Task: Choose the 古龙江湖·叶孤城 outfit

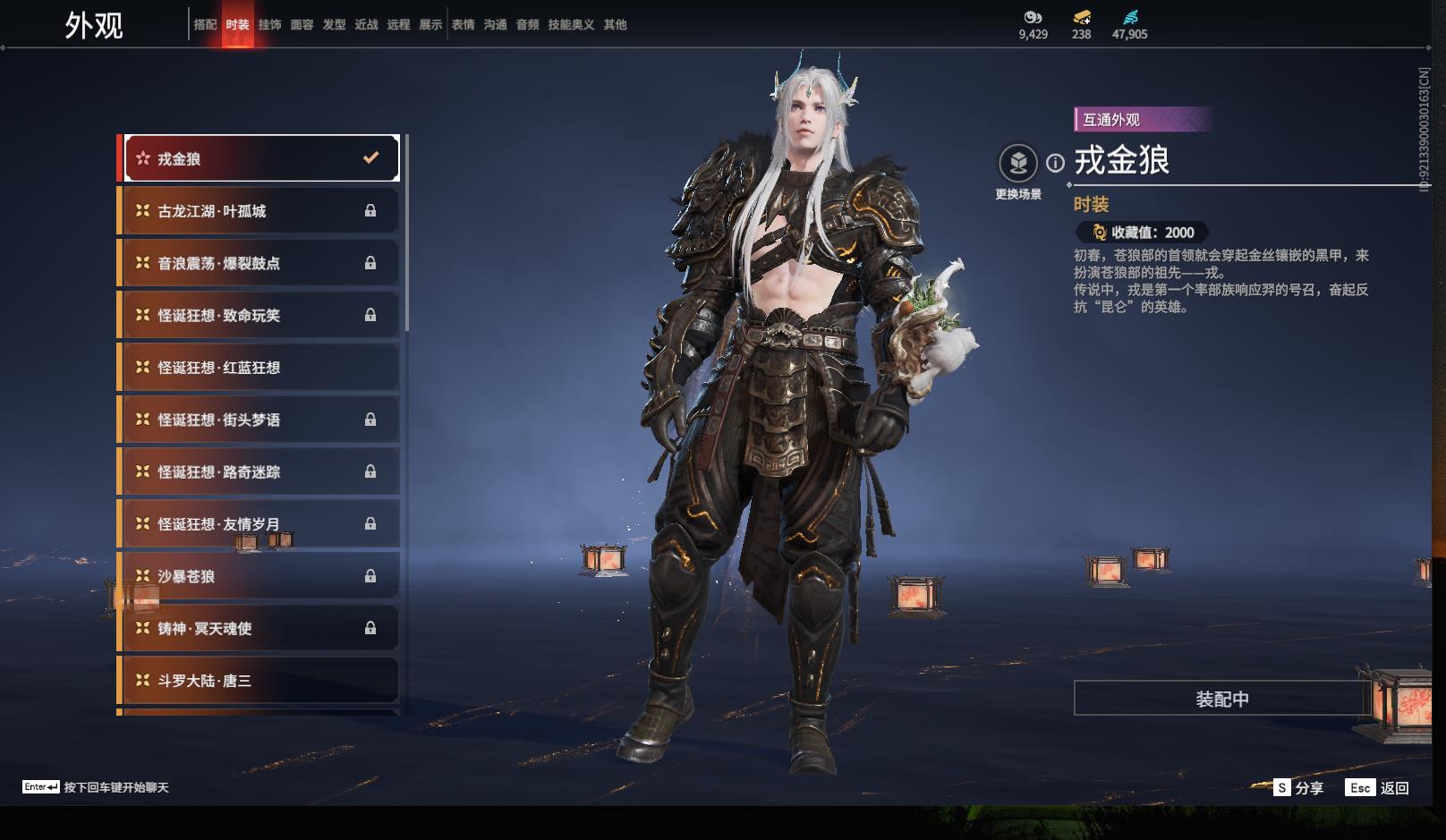Action: 260,211
